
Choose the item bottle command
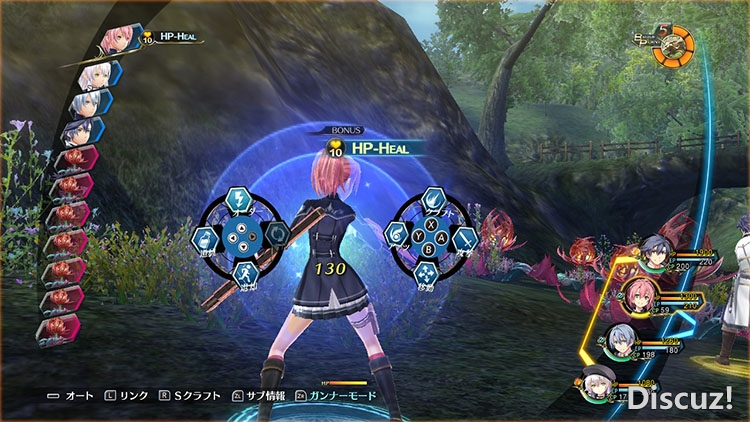point(206,237)
